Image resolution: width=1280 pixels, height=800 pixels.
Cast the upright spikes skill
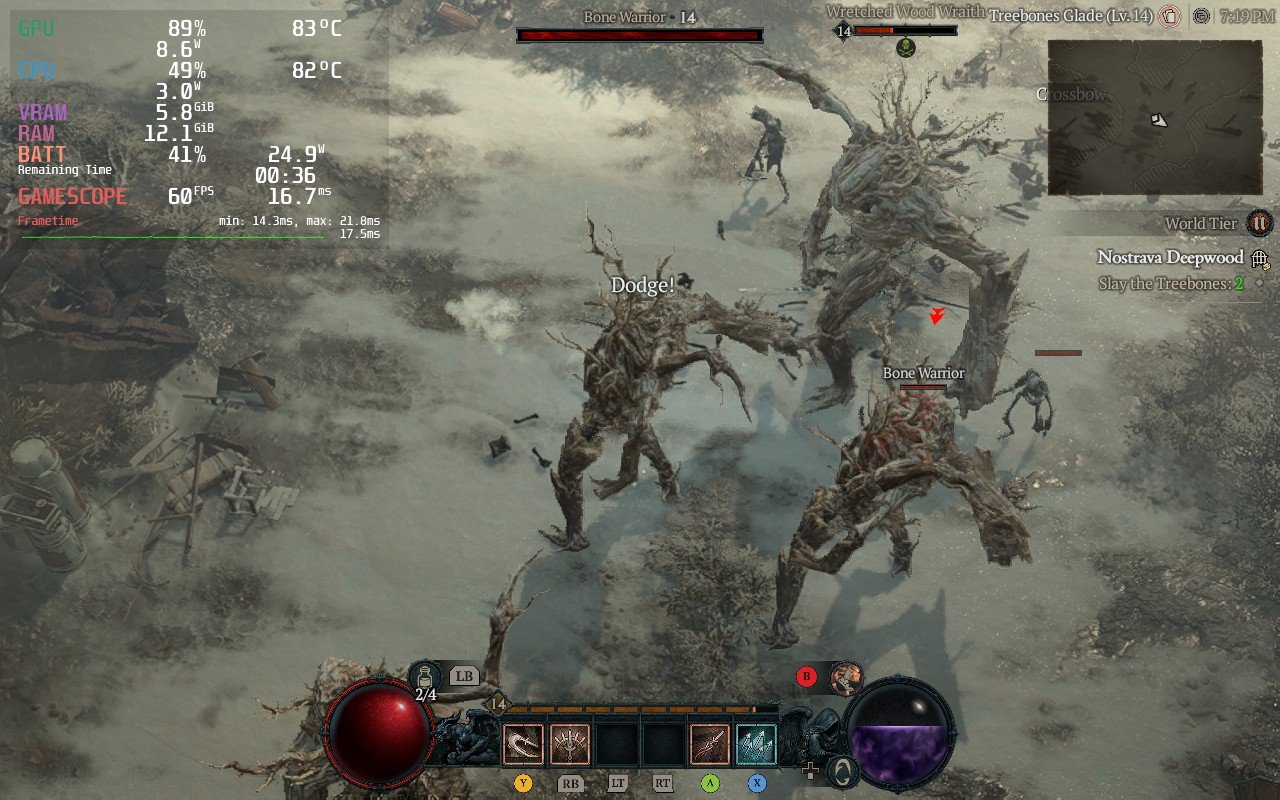pyautogui.click(x=570, y=745)
